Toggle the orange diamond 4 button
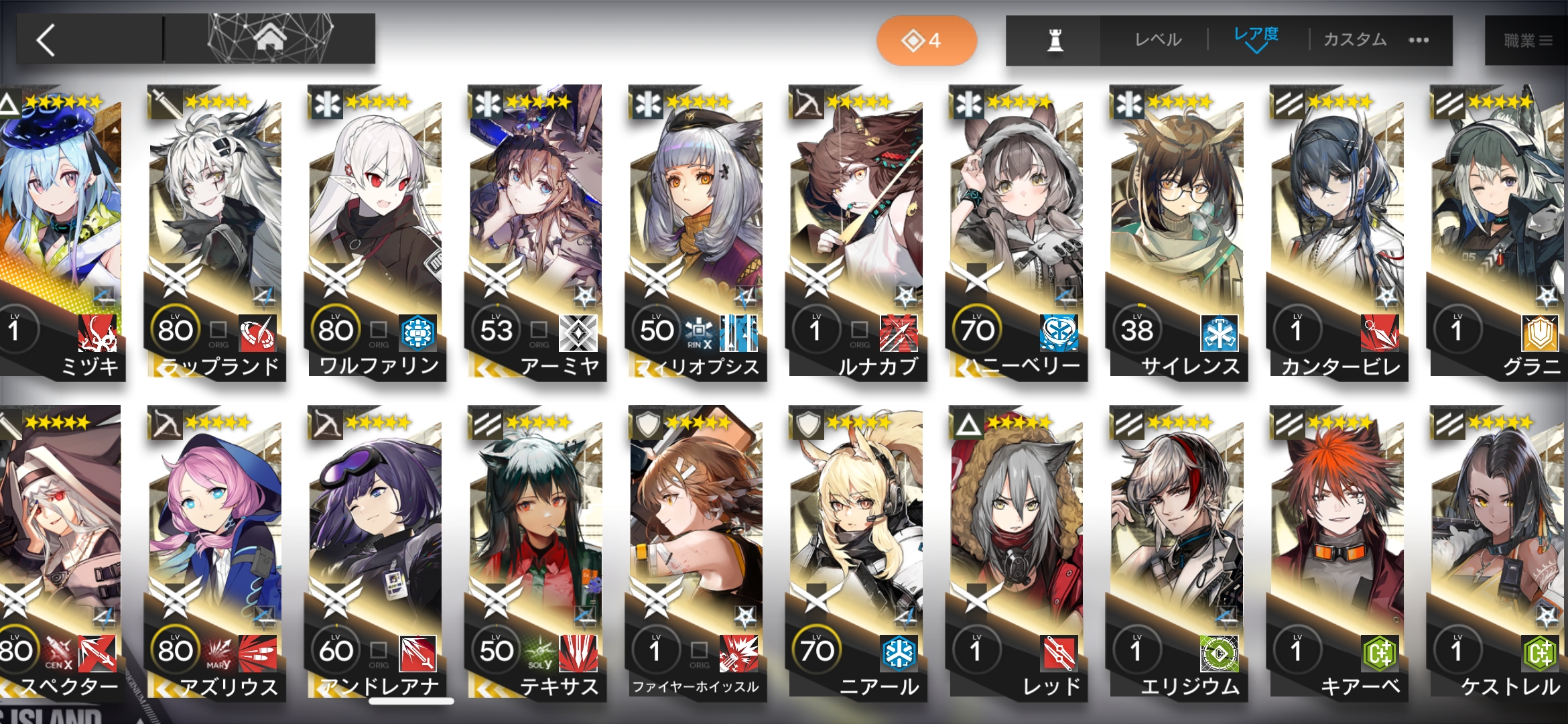The image size is (1568, 724). 926,41
